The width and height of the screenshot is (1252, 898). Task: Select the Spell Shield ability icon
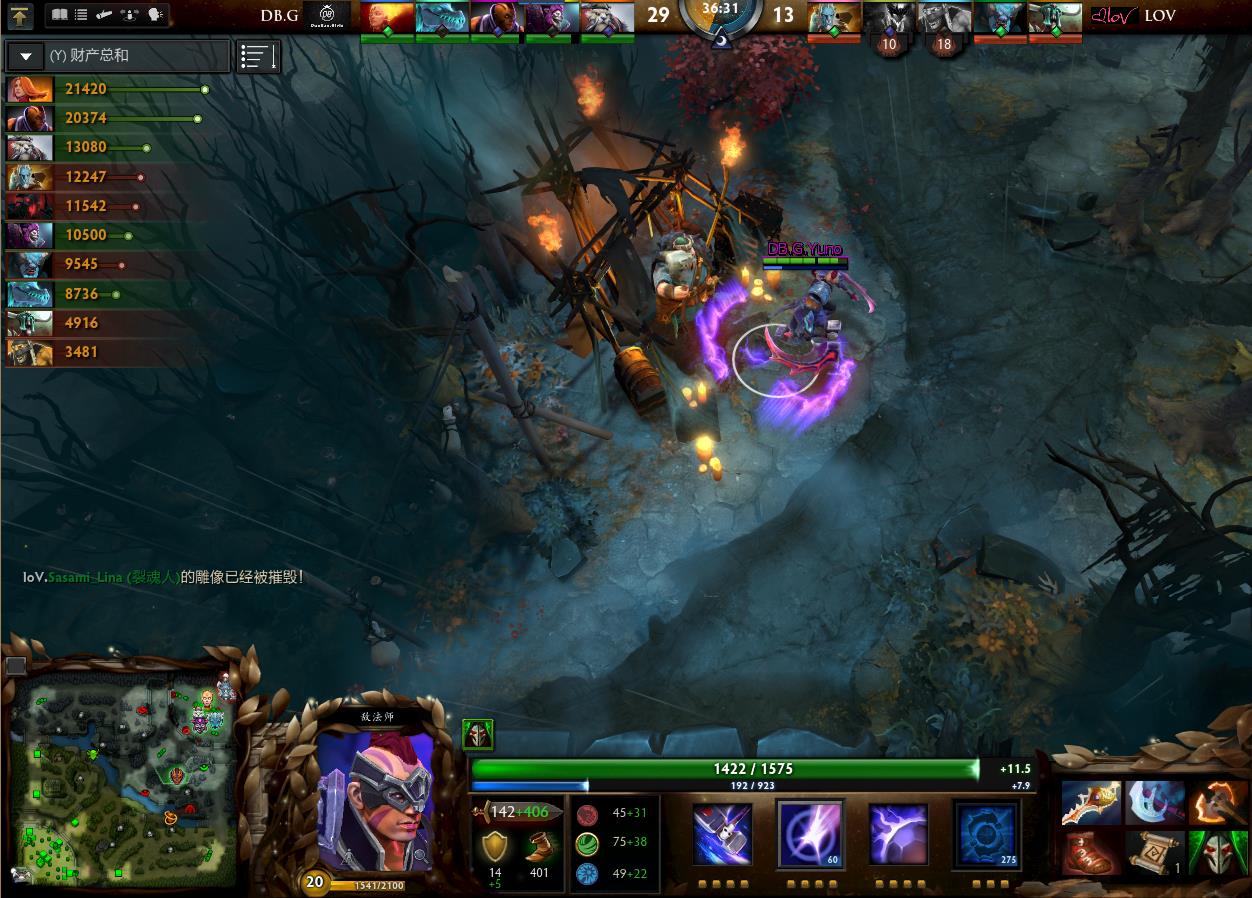897,833
